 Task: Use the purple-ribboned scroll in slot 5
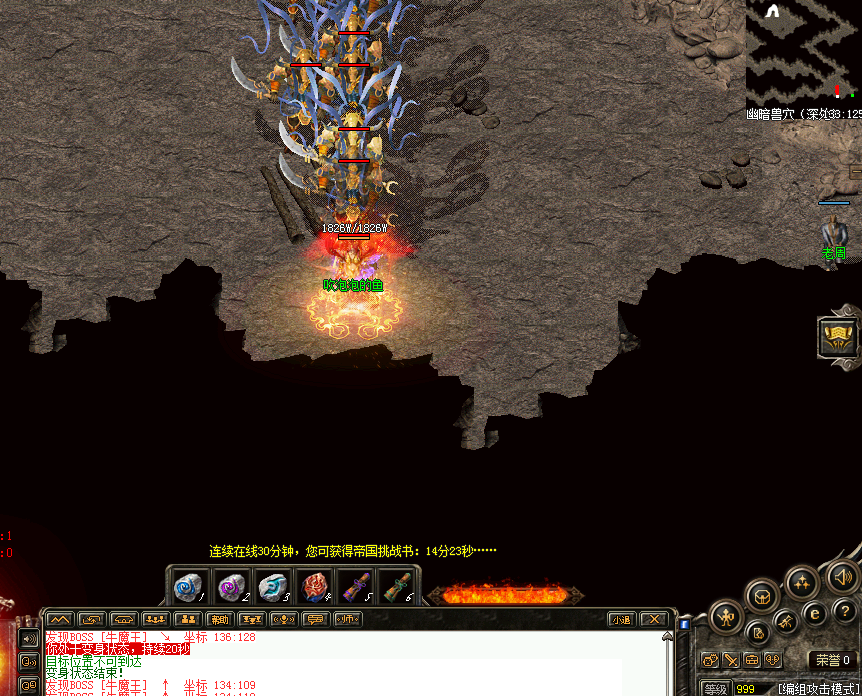coord(357,587)
